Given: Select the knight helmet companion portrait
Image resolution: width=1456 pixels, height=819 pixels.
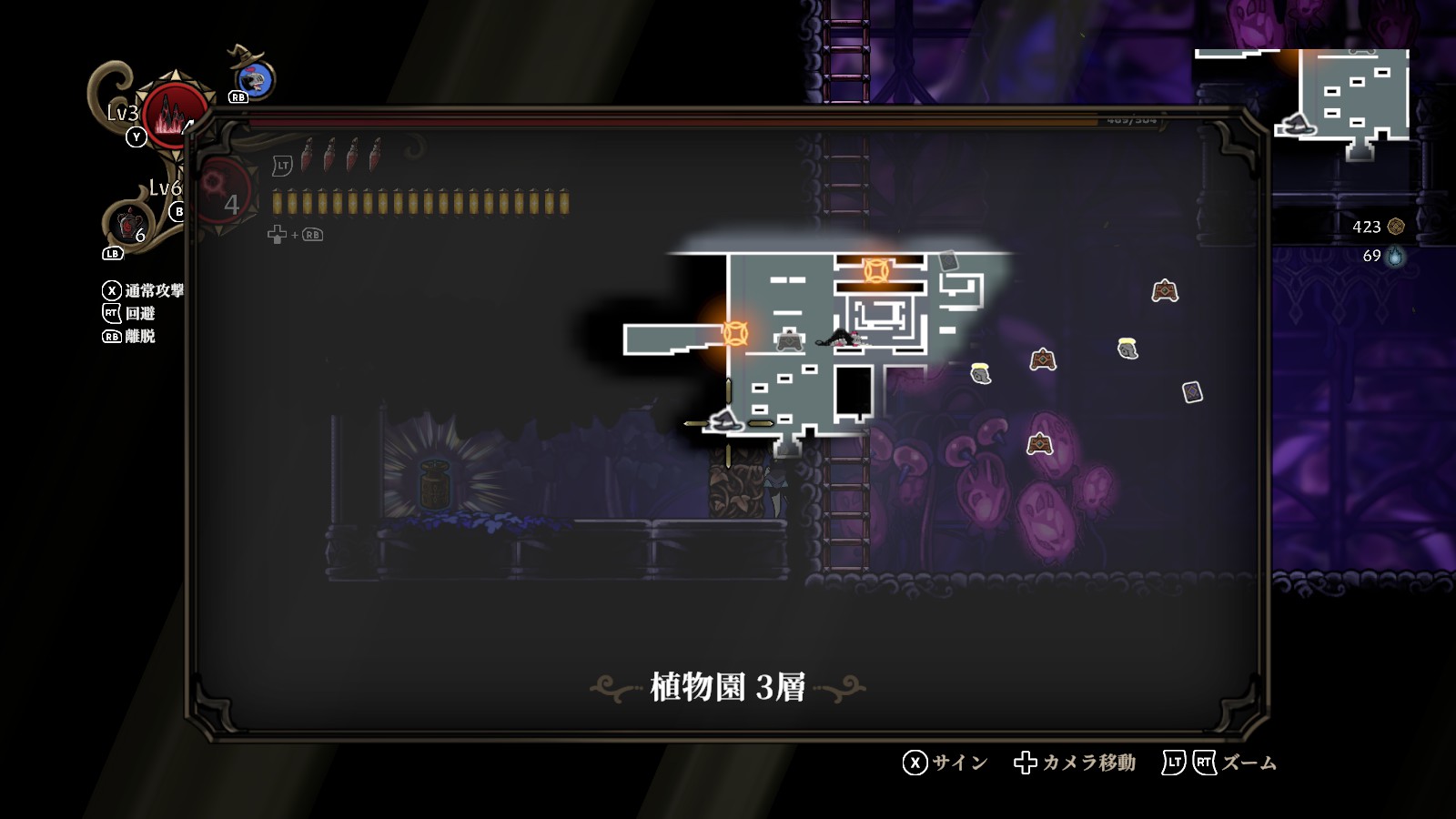Looking at the screenshot, I should click(256, 80).
